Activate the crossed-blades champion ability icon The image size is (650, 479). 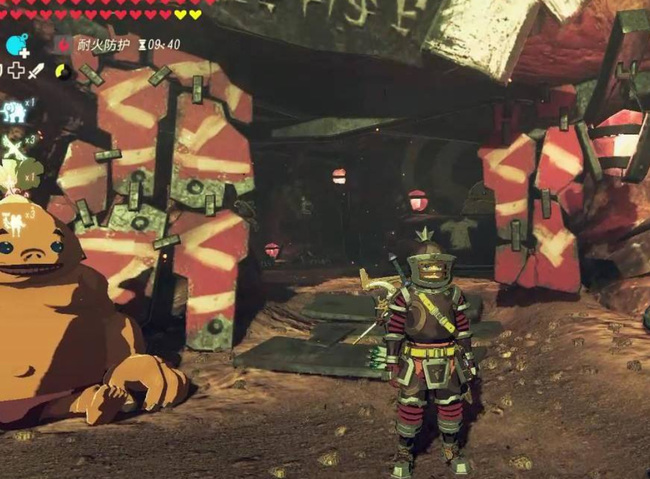(12, 146)
